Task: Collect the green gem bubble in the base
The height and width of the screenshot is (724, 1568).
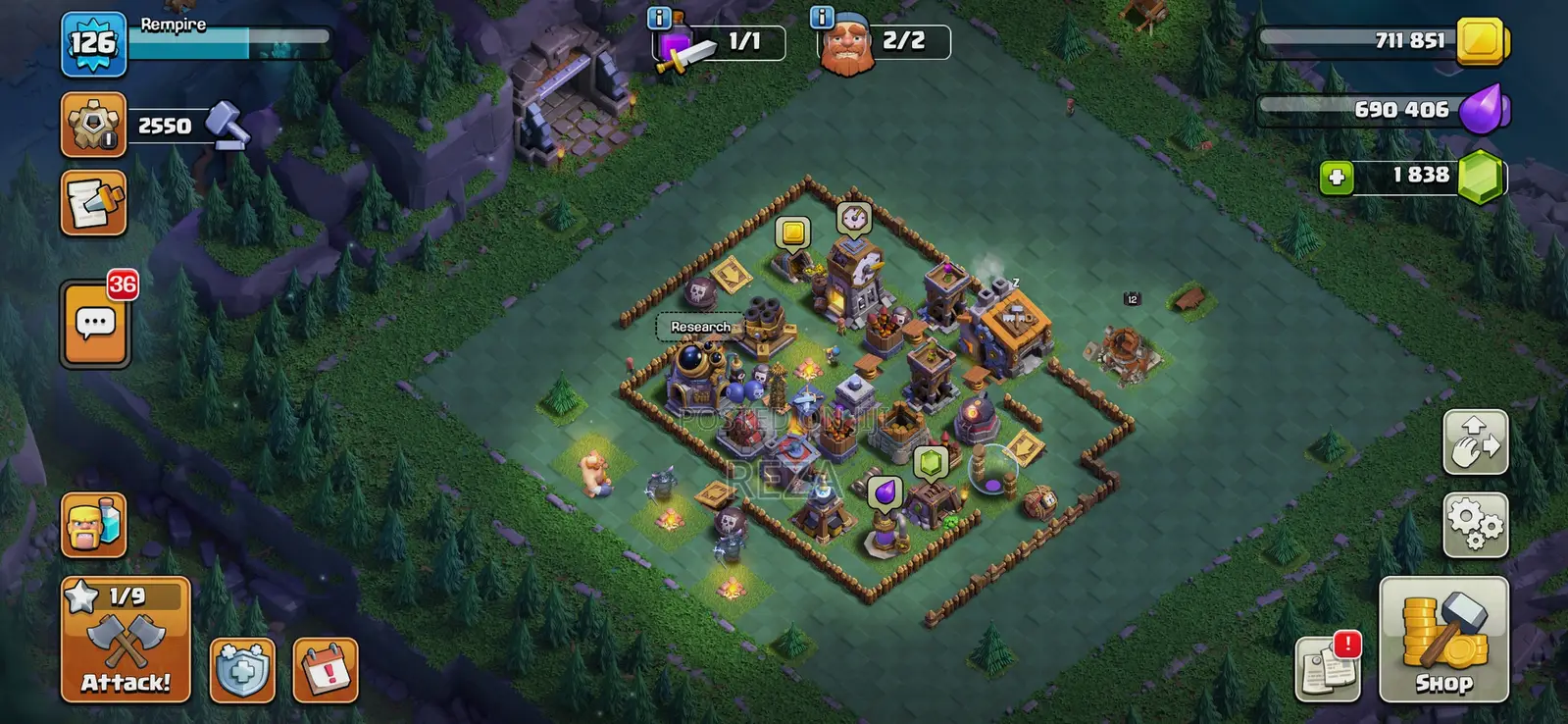Action: pyautogui.click(x=930, y=462)
